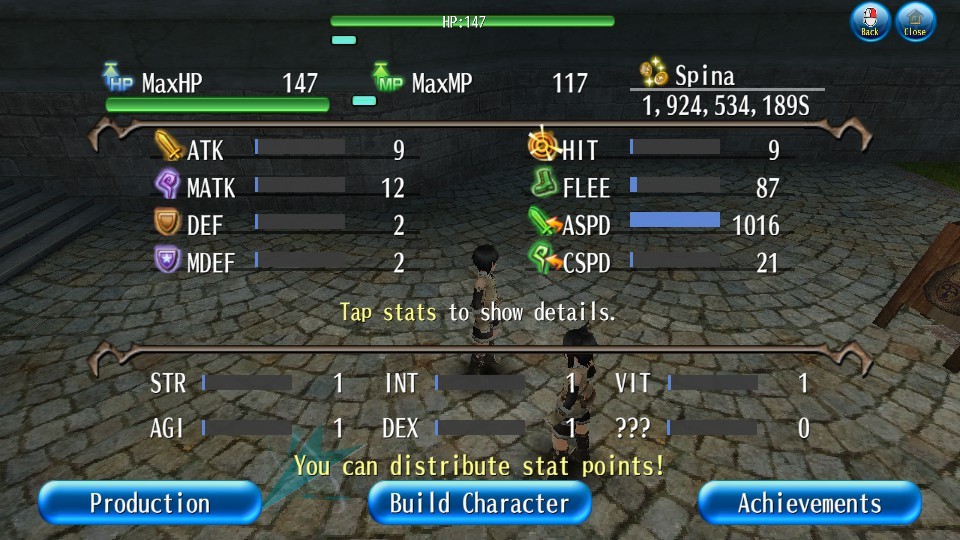Close the stats screen
The height and width of the screenshot is (540, 960).
[x=915, y=20]
